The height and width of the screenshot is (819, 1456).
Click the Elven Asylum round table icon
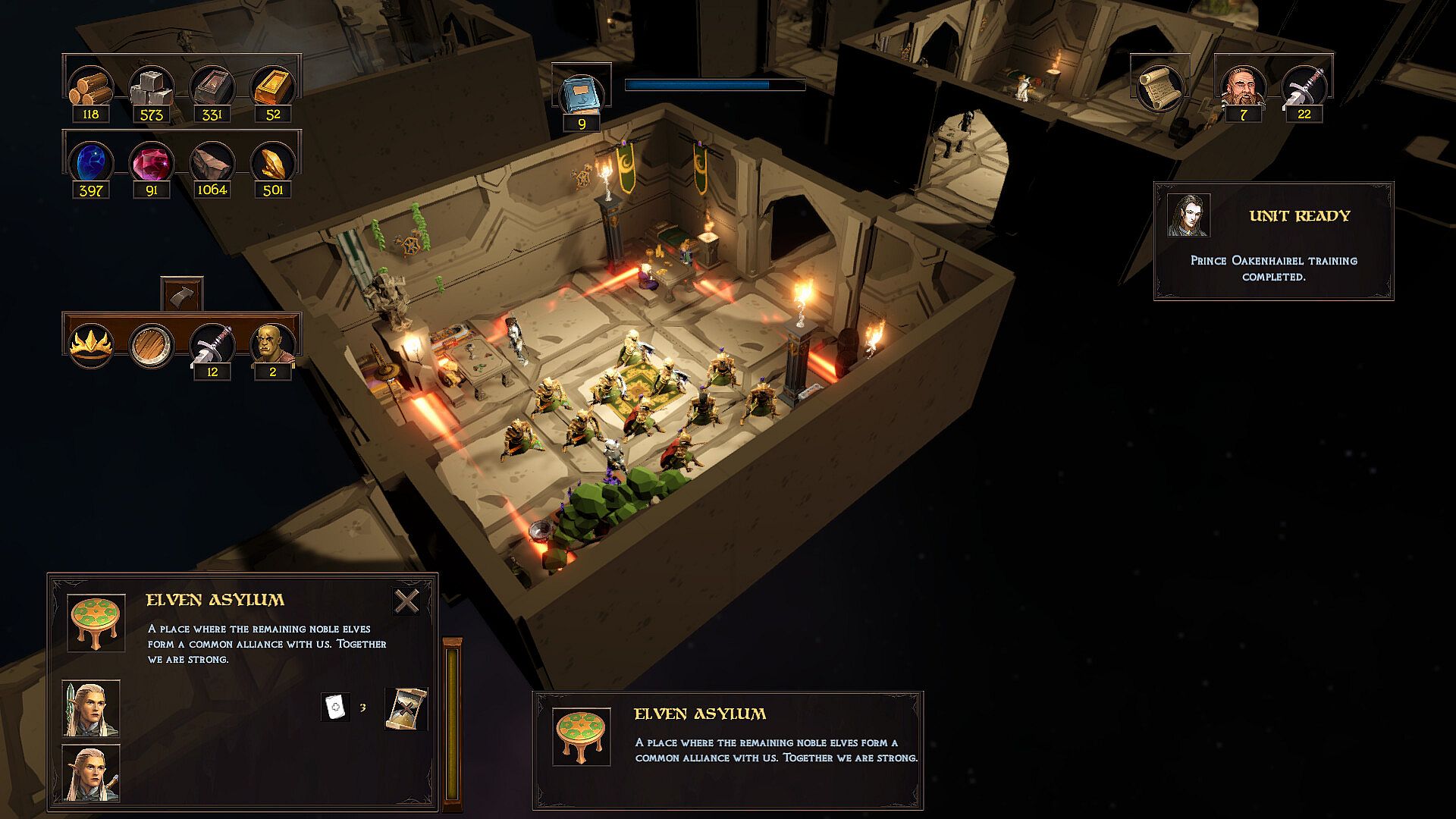point(96,622)
